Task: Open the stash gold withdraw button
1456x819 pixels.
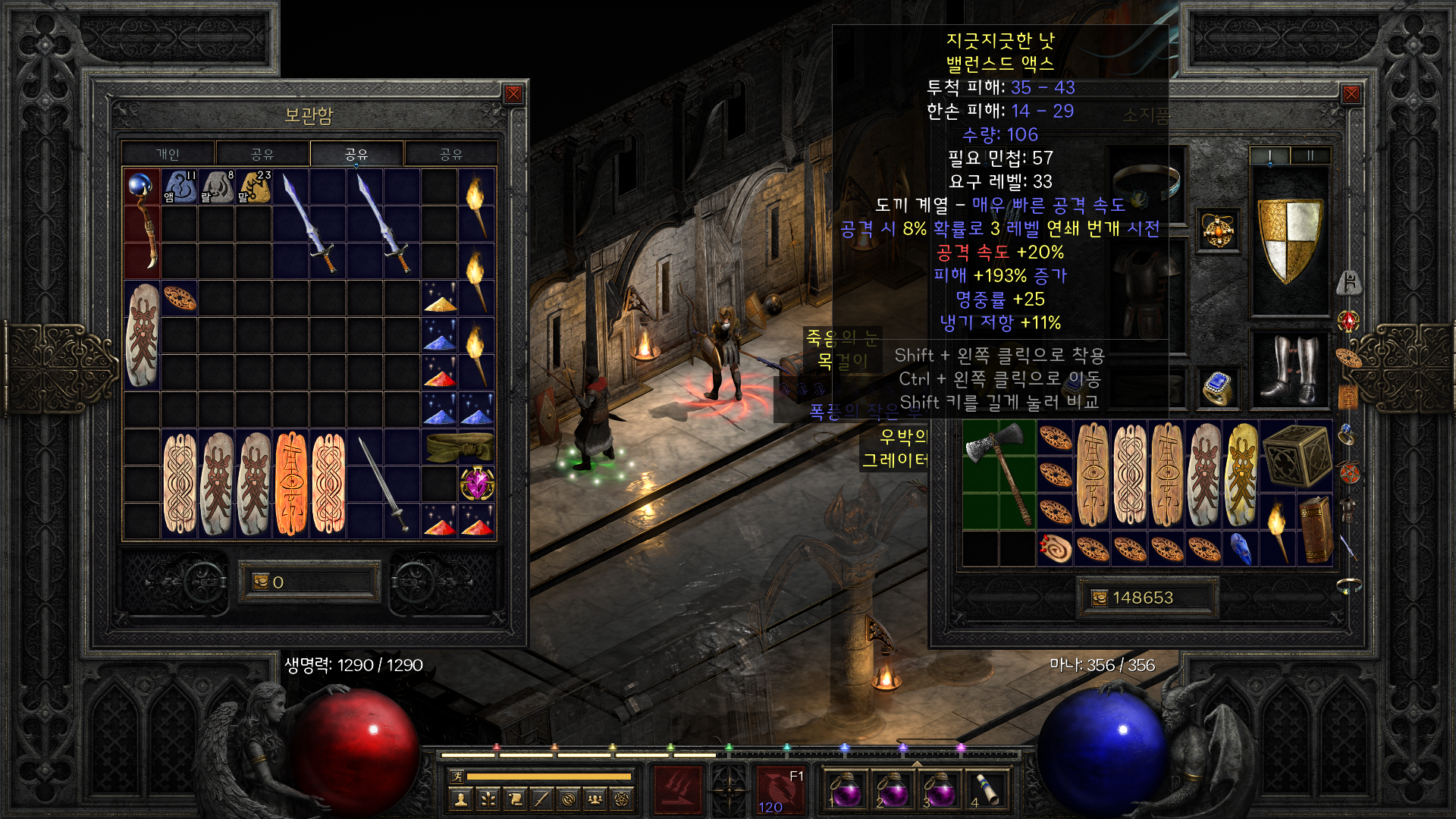Action: pyautogui.click(x=261, y=582)
